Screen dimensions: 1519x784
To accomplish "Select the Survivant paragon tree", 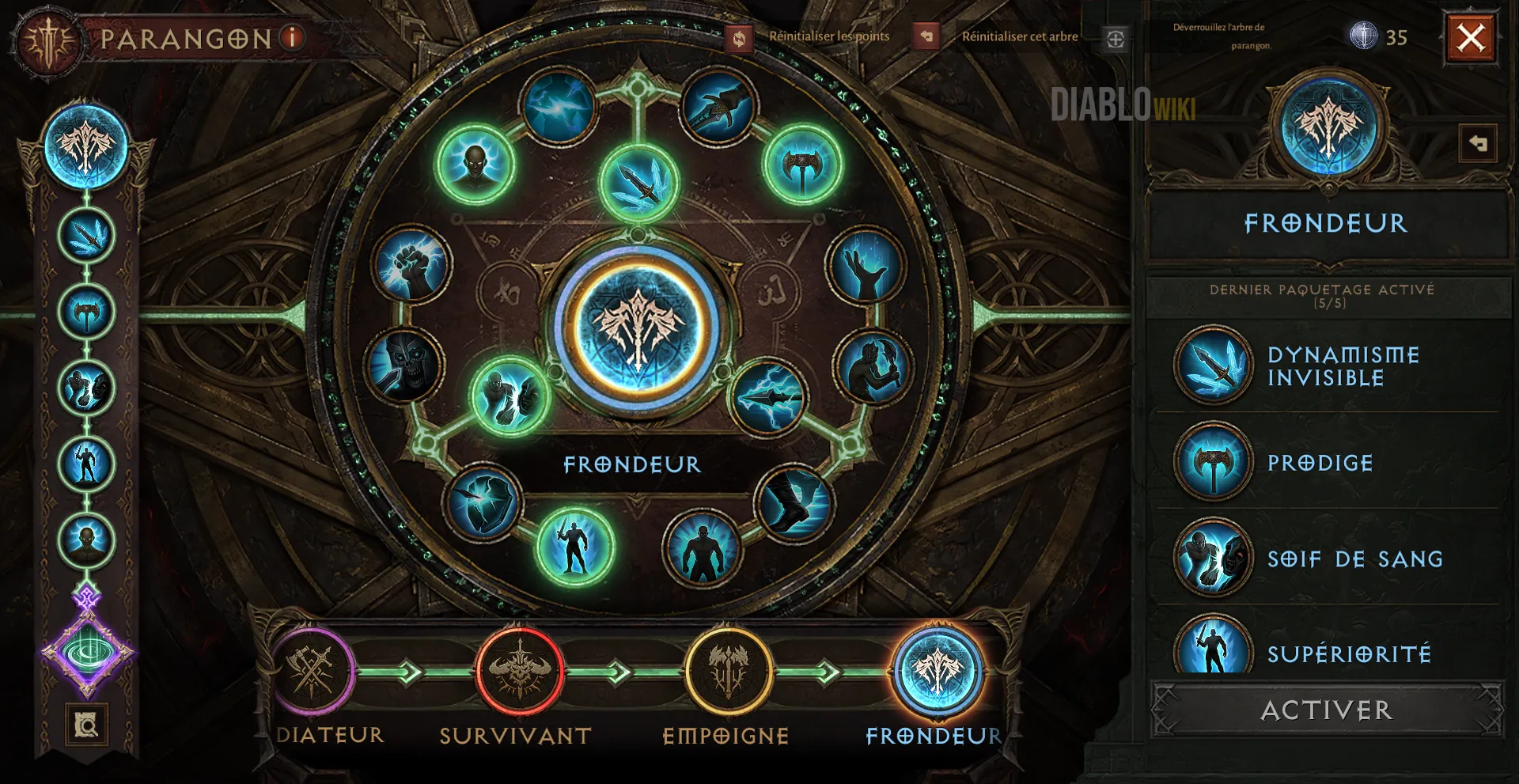I will tap(519, 672).
